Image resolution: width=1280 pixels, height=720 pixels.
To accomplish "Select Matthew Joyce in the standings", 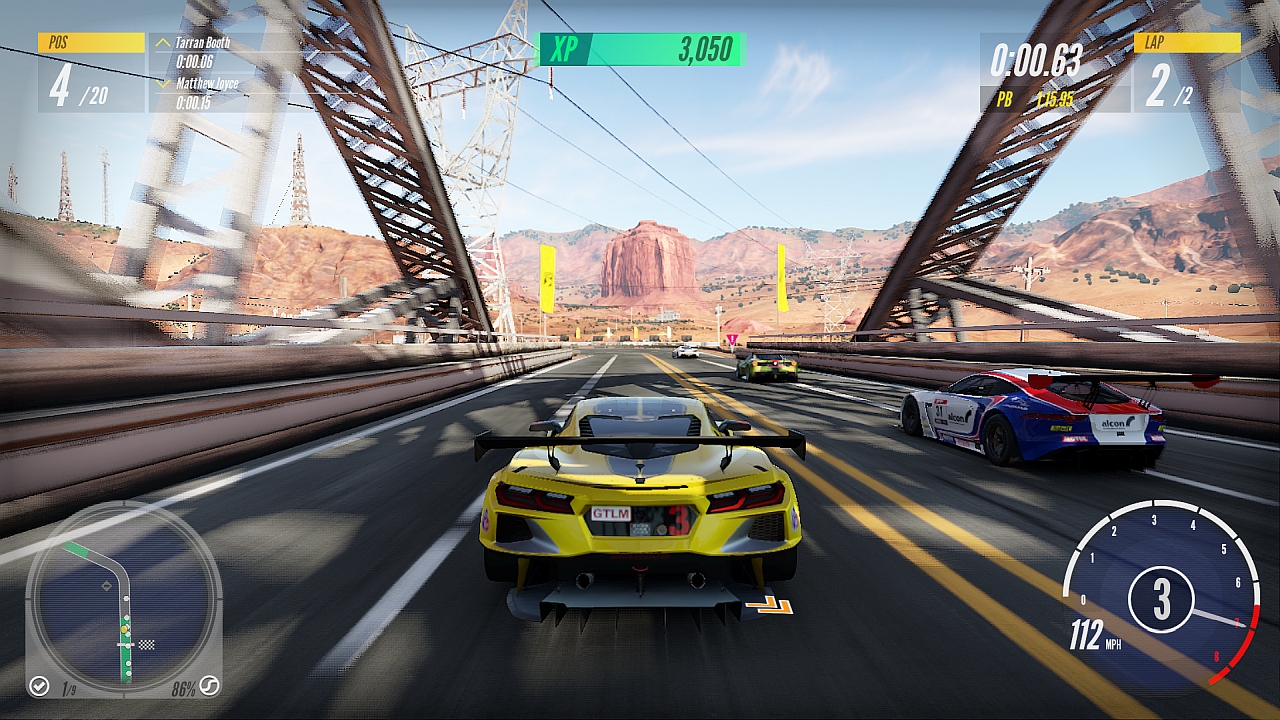I will 207,84.
